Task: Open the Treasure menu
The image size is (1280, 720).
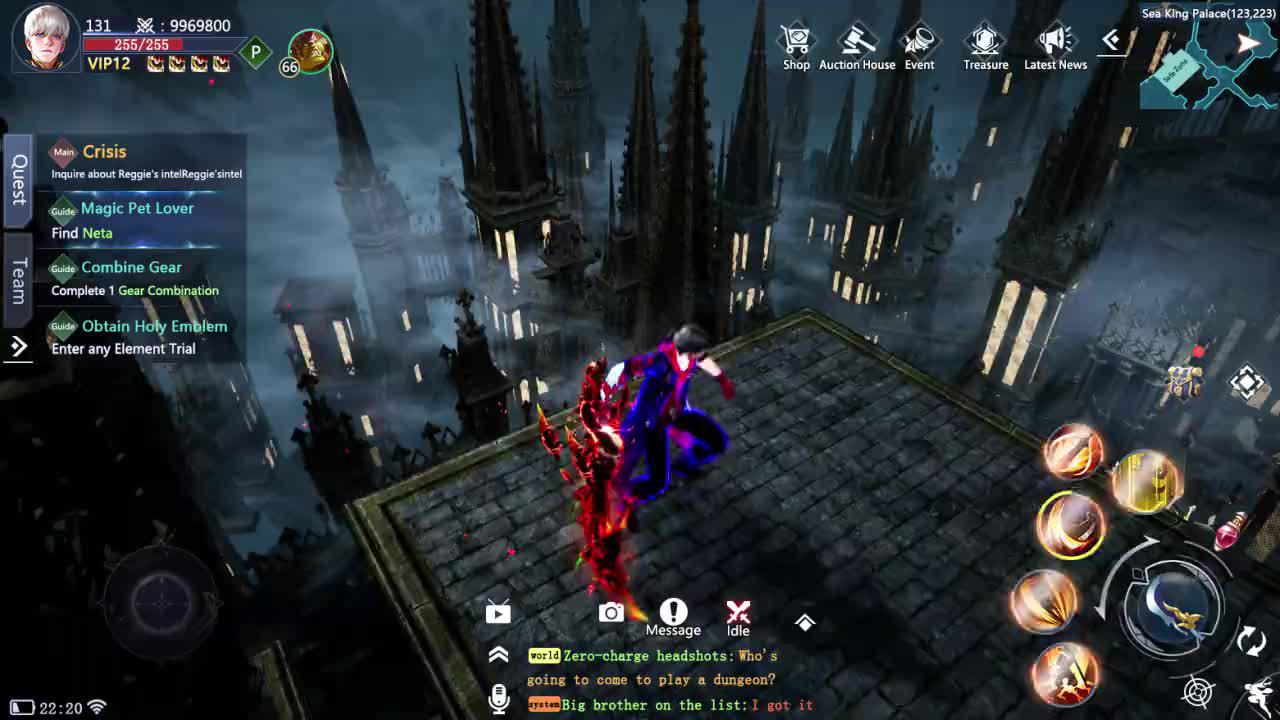Action: [984, 40]
